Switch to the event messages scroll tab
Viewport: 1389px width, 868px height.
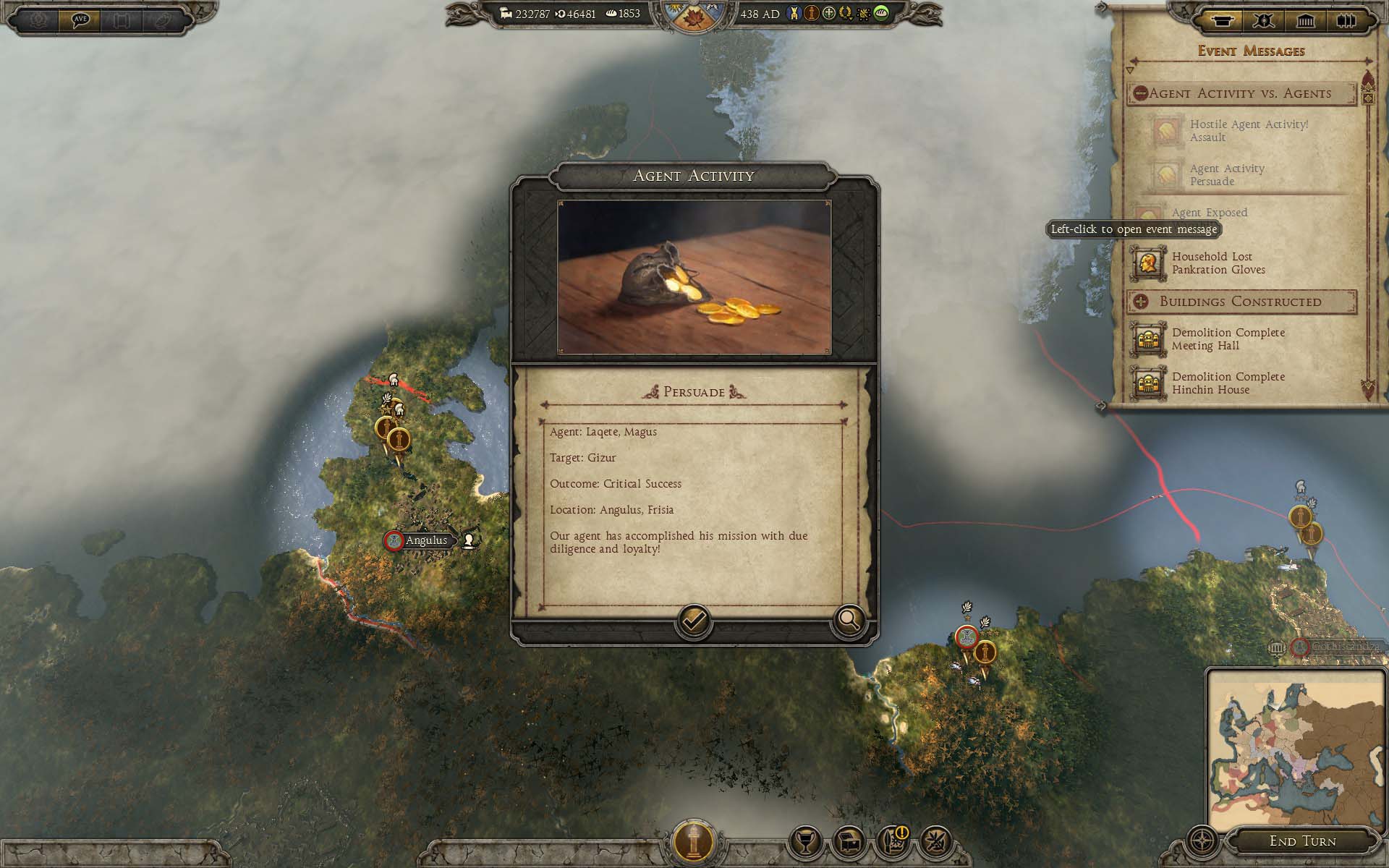pyautogui.click(x=1221, y=21)
